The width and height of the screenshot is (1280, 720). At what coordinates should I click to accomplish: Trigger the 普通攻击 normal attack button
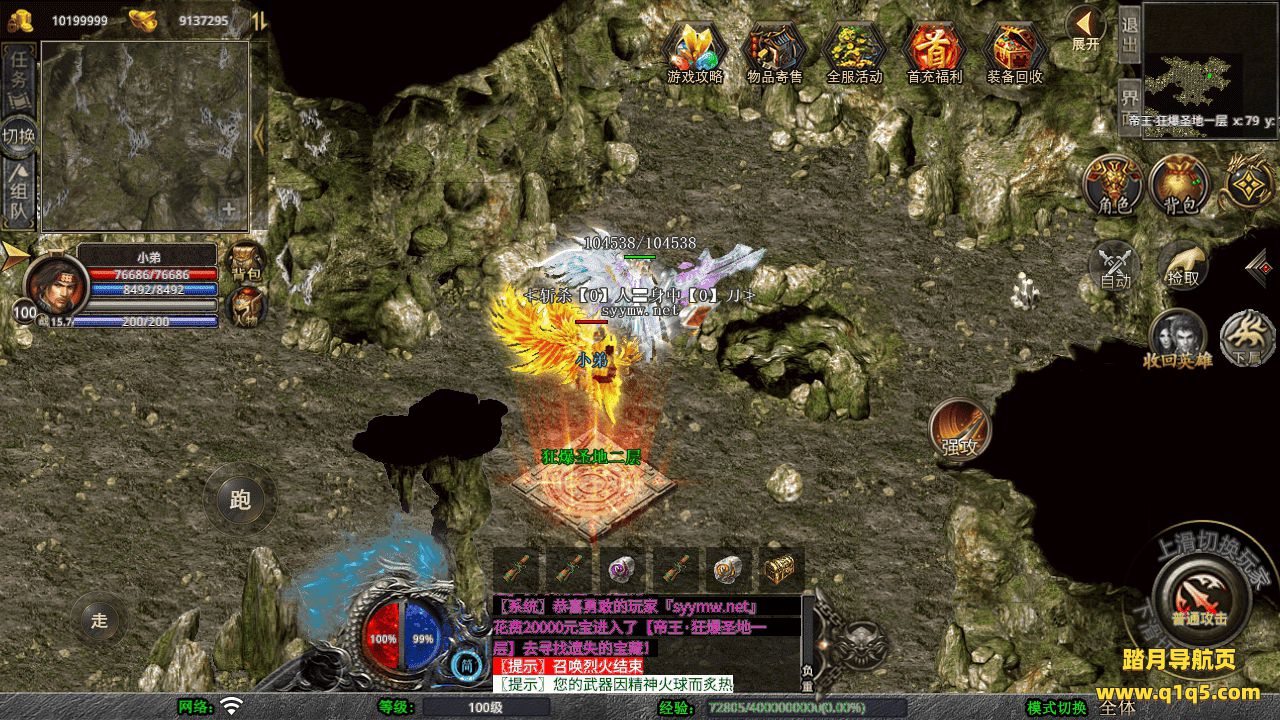[x=1200, y=598]
